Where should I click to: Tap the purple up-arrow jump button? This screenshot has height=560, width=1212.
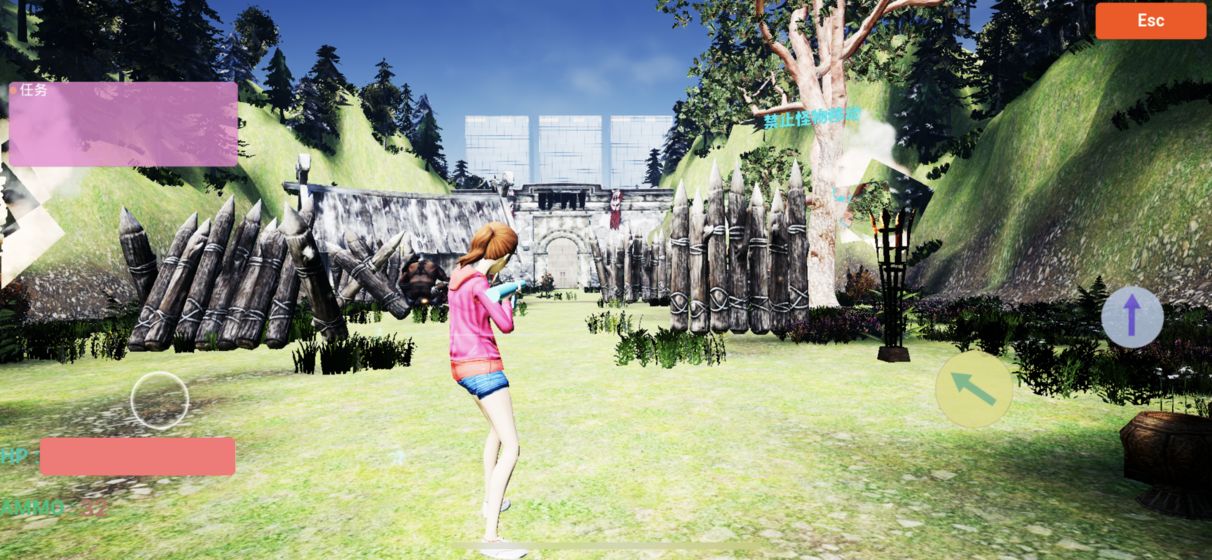point(1132,317)
